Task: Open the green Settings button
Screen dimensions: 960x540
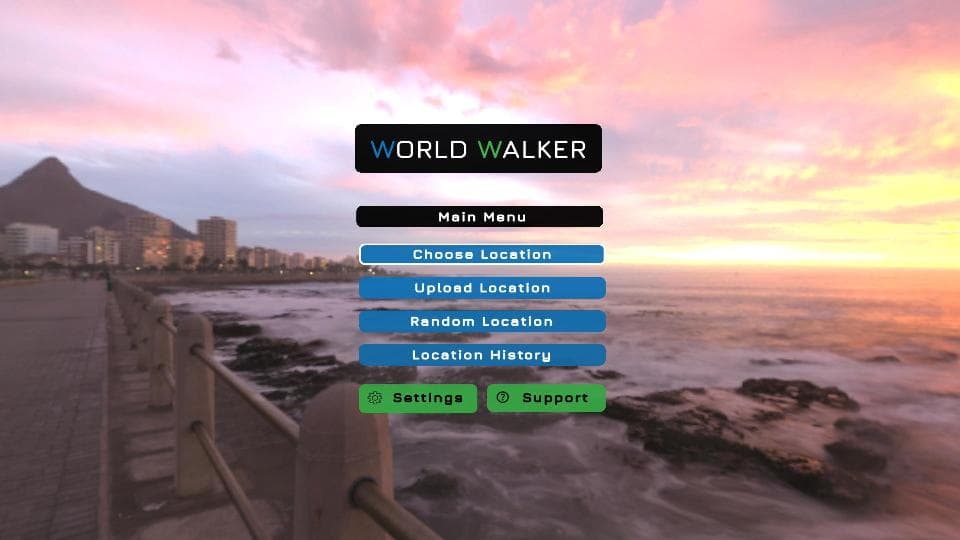Action: pos(418,398)
